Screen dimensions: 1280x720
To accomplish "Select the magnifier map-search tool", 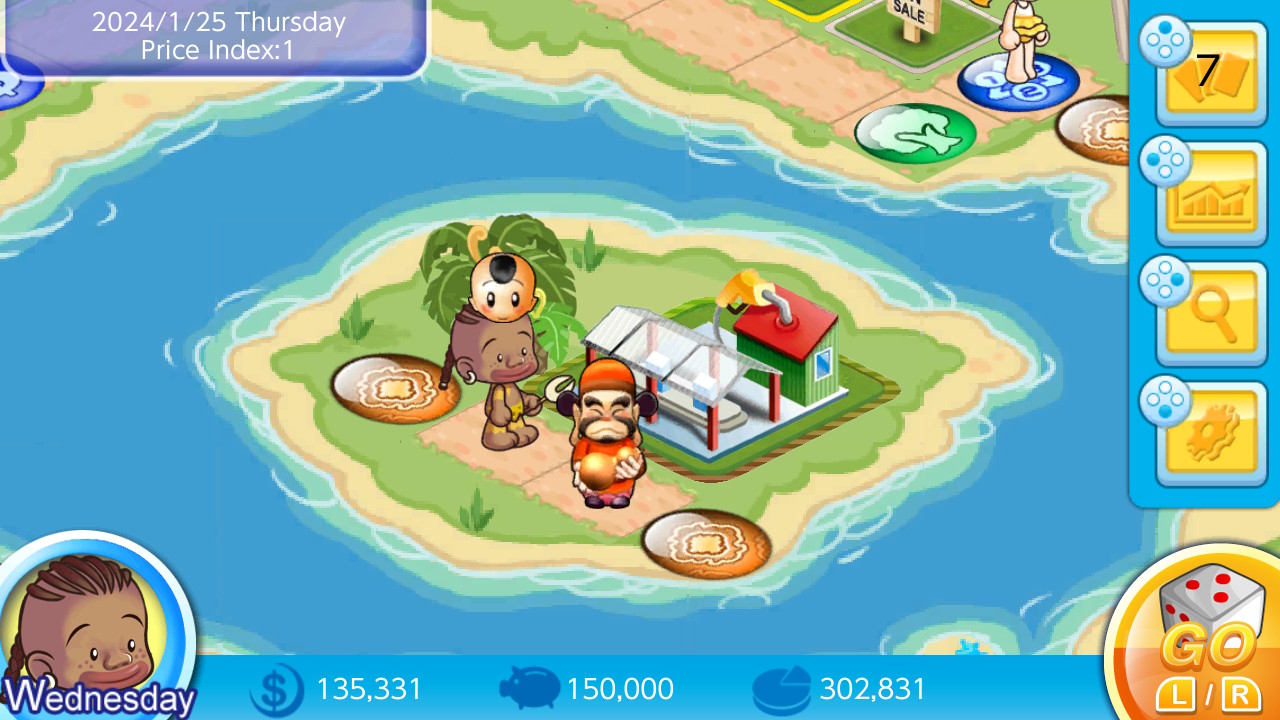I will click(x=1212, y=307).
